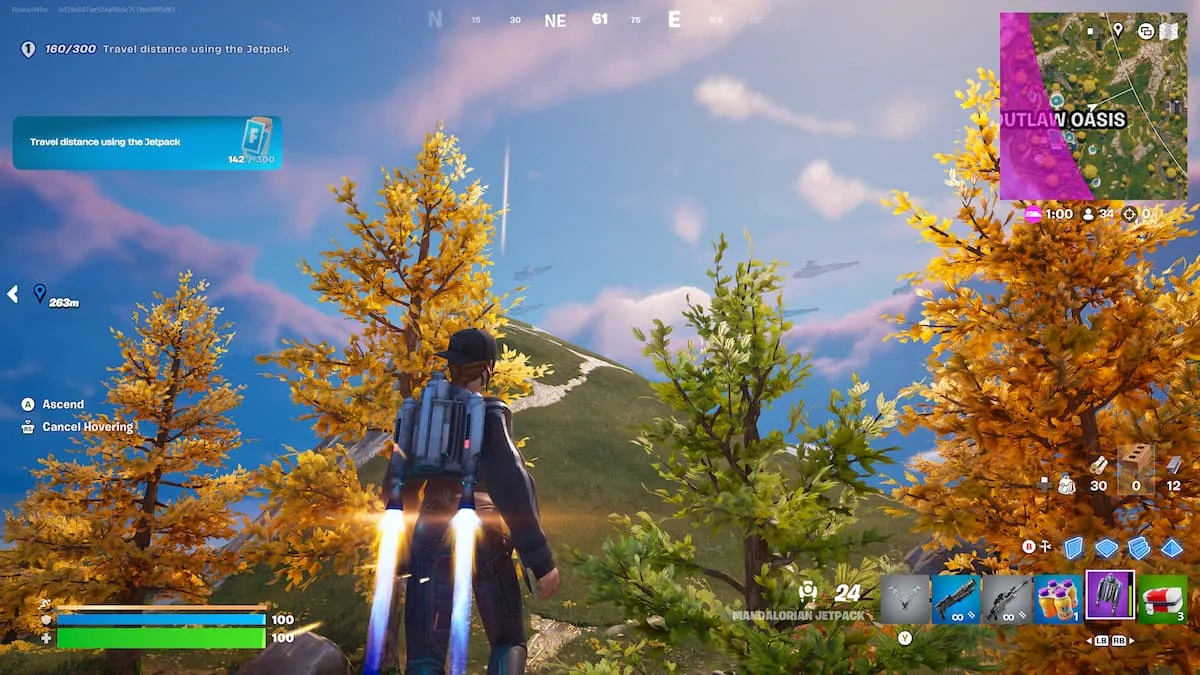
Task: Open the blue jetpack quest progress banner
Action: coord(147,143)
